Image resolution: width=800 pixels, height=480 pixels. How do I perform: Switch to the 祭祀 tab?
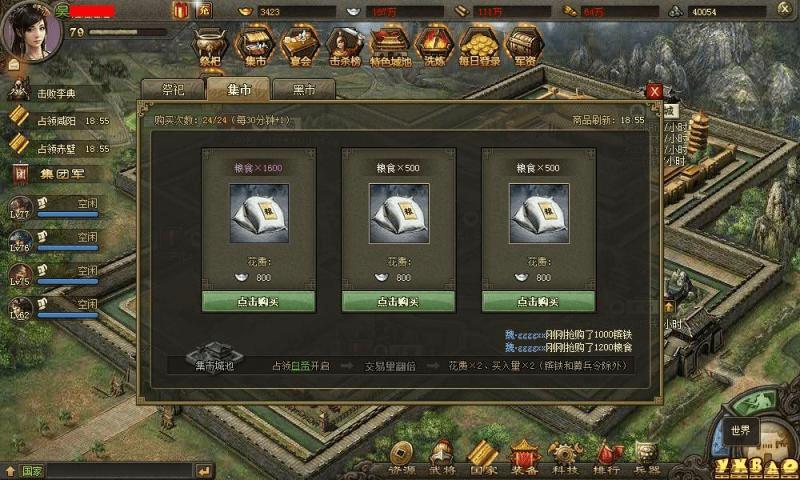[x=172, y=89]
